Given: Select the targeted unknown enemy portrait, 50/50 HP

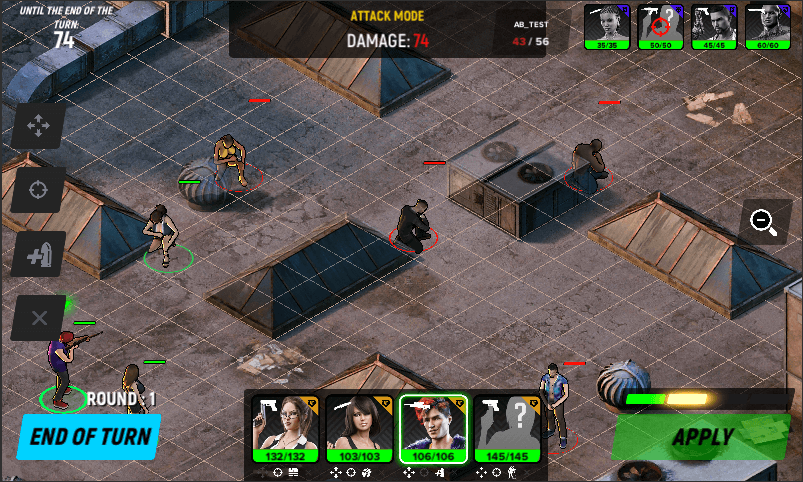Looking at the screenshot, I should (661, 26).
